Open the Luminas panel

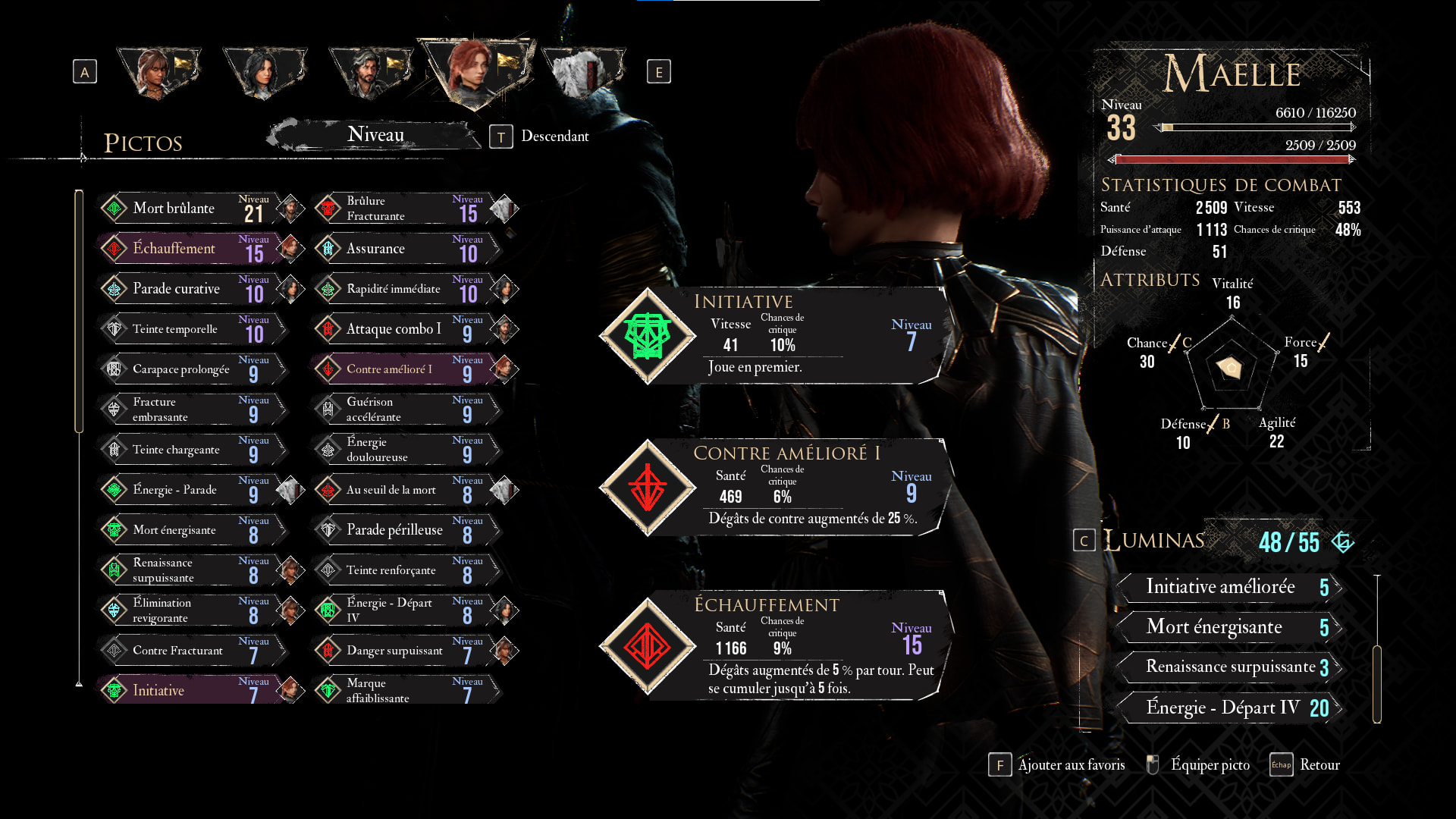point(1153,541)
